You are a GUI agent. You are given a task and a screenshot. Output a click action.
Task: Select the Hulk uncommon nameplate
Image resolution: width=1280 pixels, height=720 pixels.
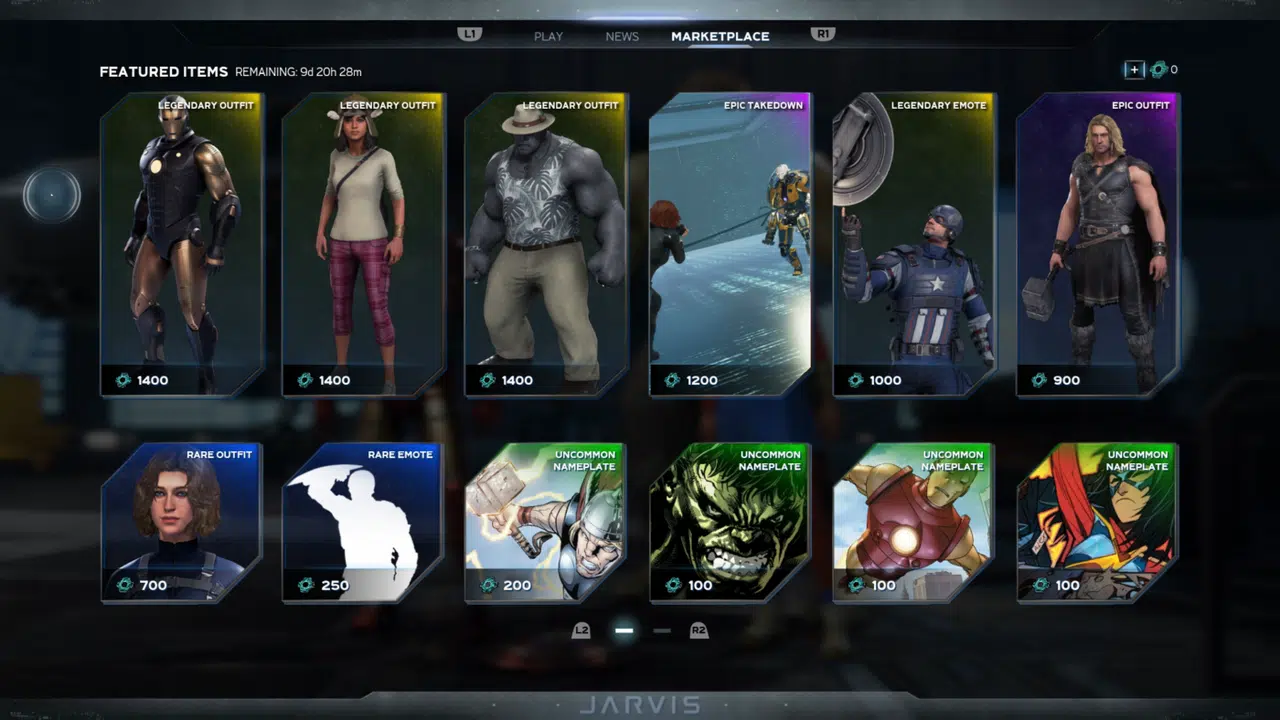coord(730,522)
